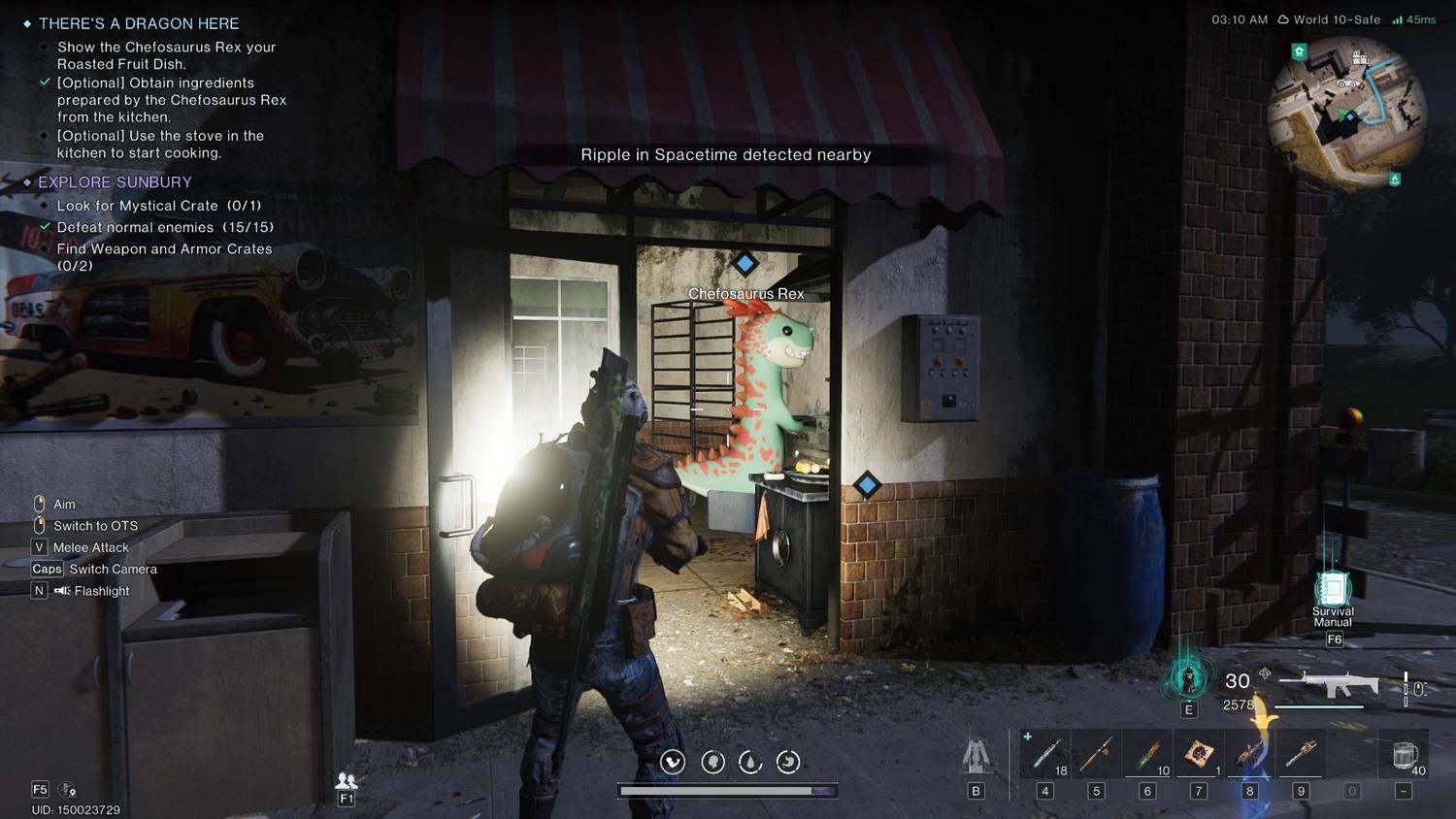Select the toast dish hotbar slot

[1199, 754]
